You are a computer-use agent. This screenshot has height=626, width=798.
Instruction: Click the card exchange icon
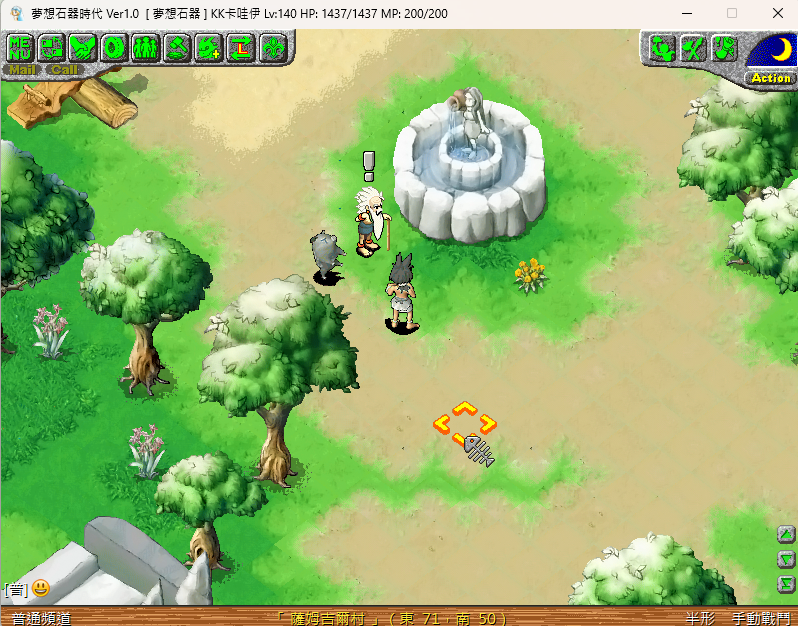pyautogui.click(x=51, y=47)
